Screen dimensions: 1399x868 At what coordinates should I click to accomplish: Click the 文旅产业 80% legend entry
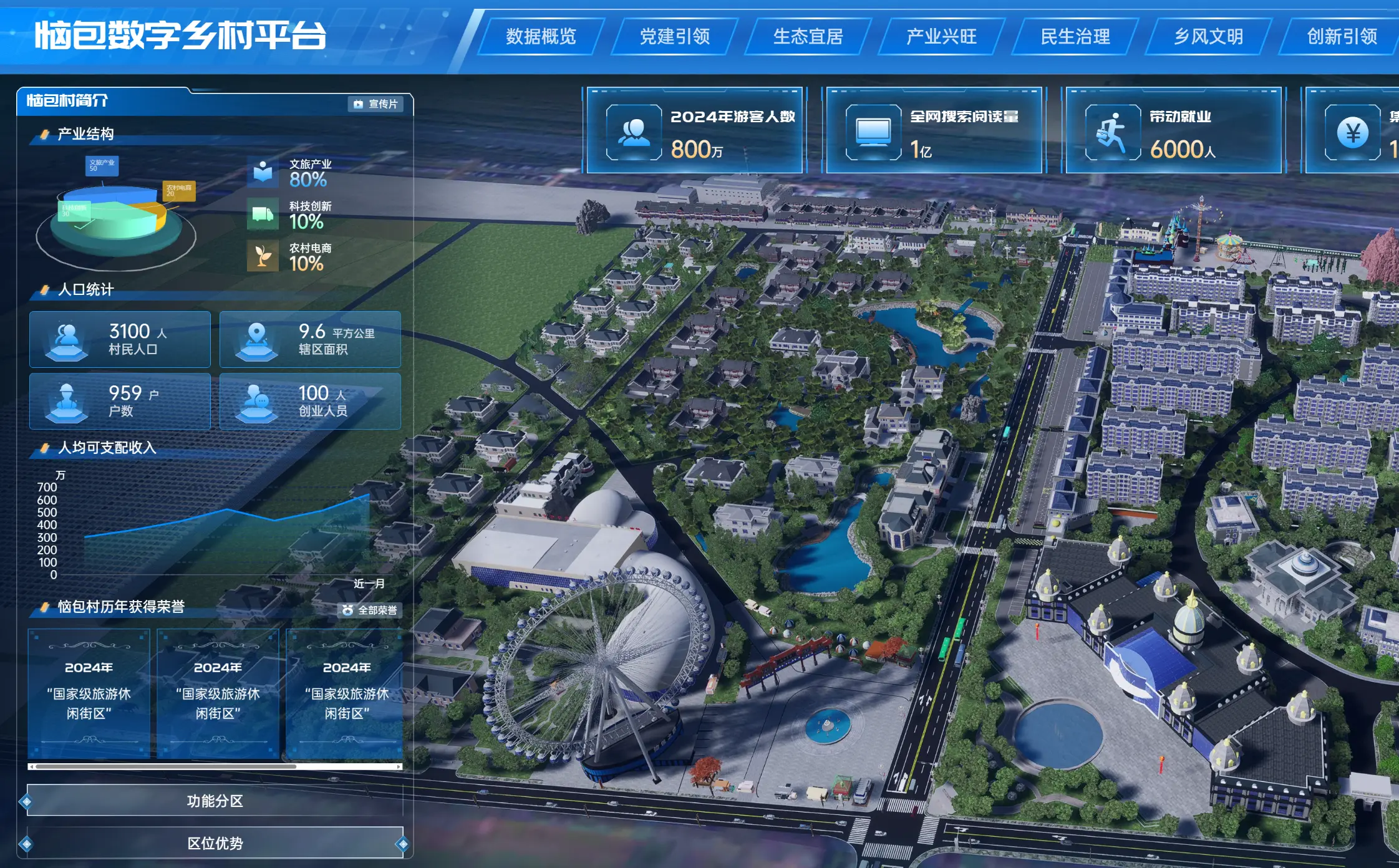292,173
